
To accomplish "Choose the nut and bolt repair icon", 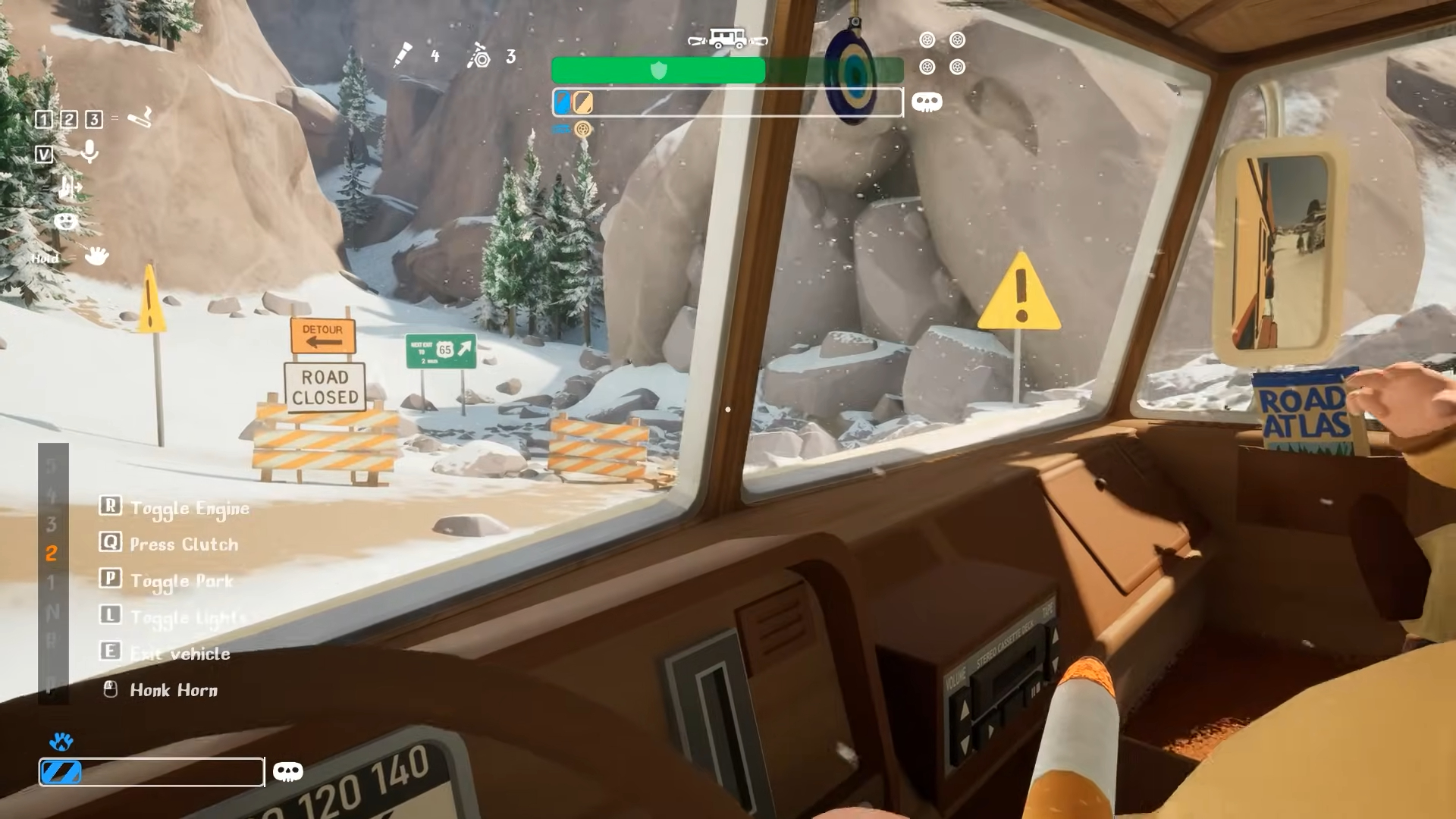I will coord(479,55).
